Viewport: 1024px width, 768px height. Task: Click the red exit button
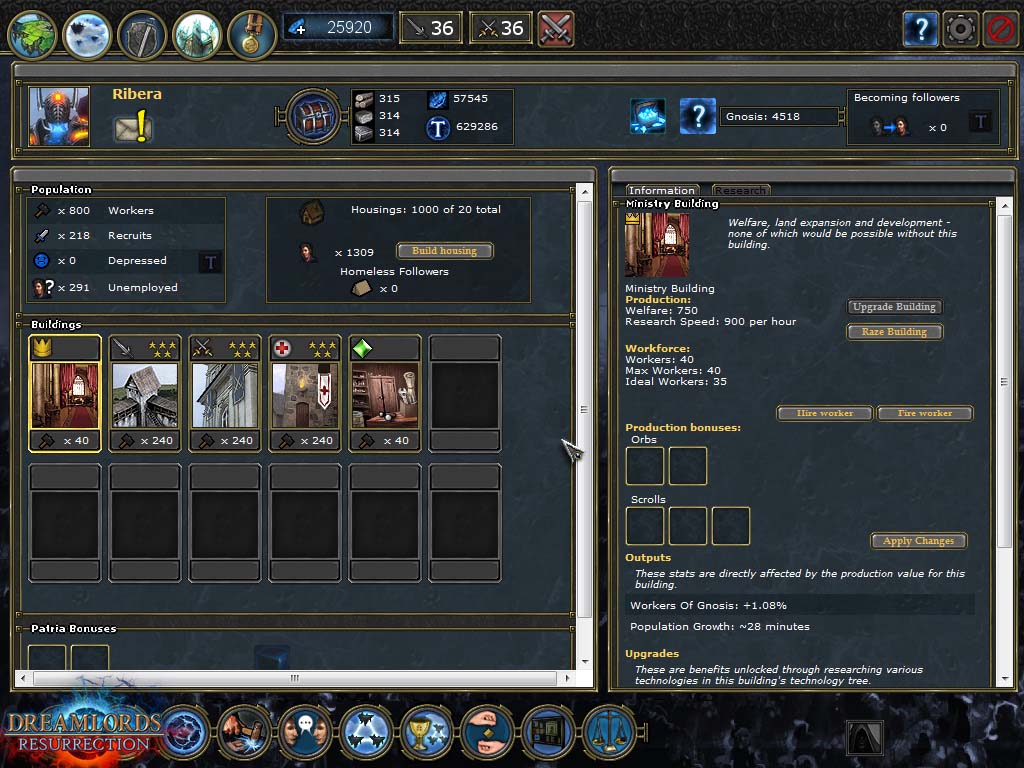point(1000,29)
